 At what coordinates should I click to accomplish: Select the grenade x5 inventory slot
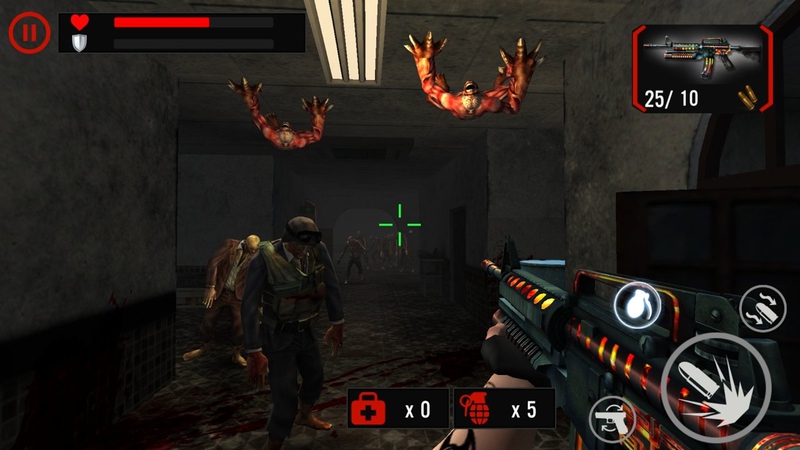(503, 409)
